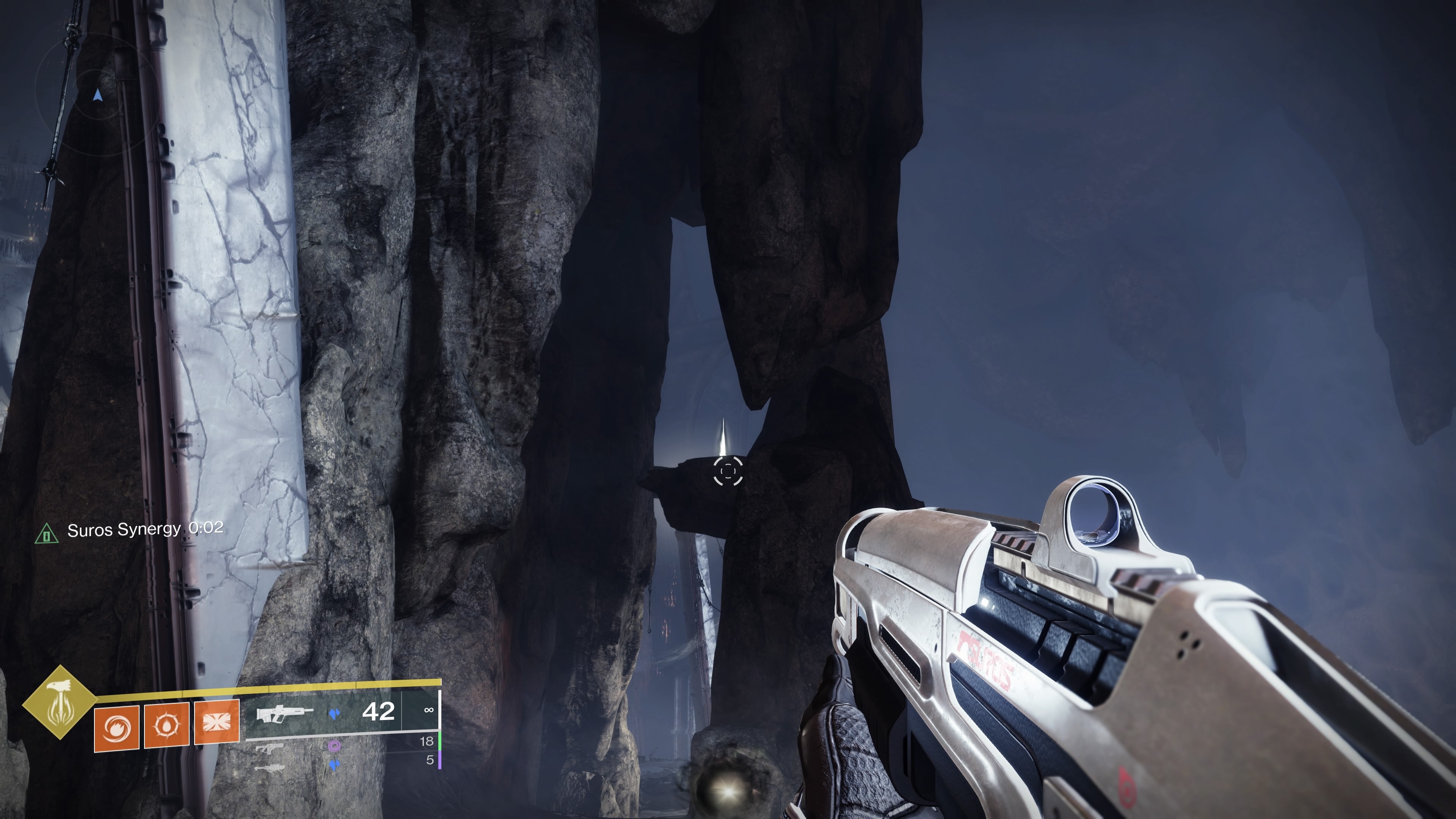Select the equipped auto rifle weapon icon
This screenshot has height=819, width=1456.
285,713
